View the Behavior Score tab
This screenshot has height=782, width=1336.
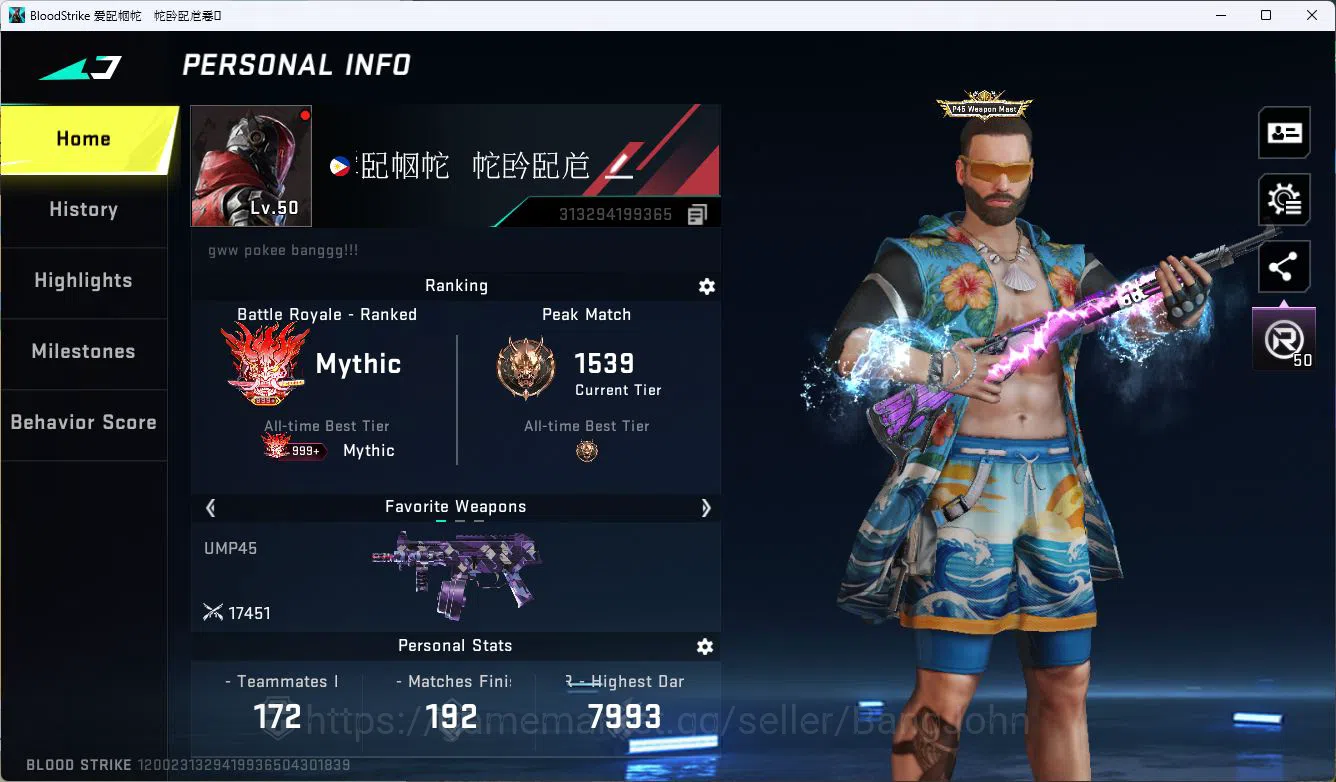point(83,422)
